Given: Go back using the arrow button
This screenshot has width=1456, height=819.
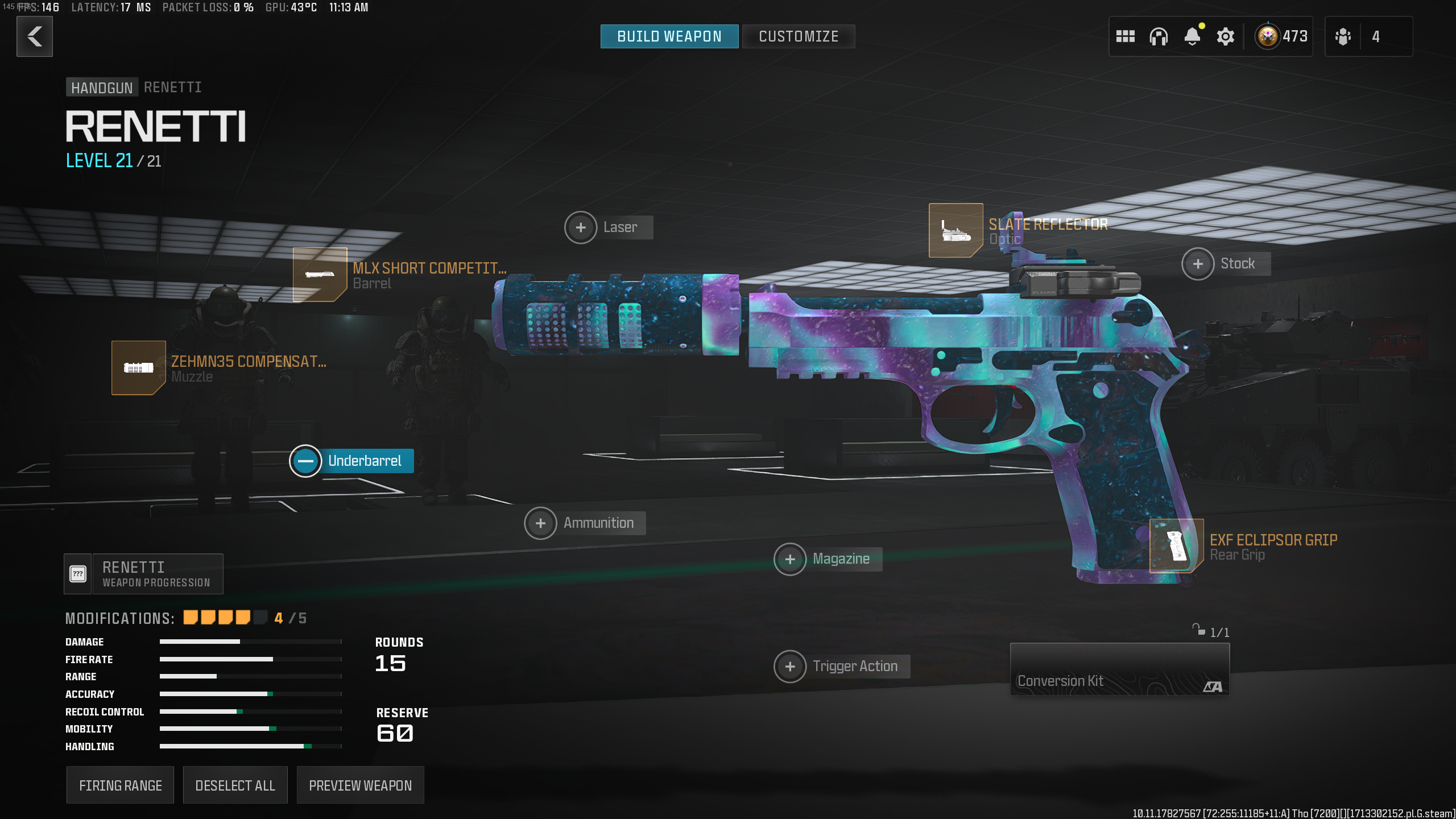Looking at the screenshot, I should (35, 36).
